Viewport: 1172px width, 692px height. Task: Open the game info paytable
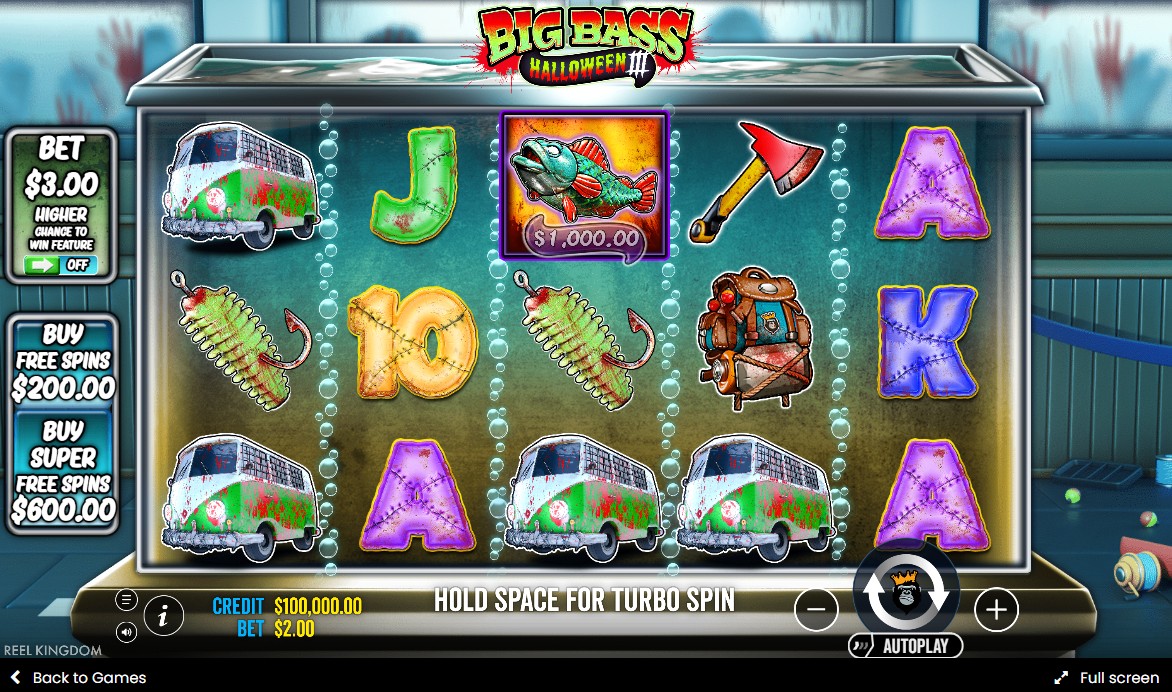[164, 616]
